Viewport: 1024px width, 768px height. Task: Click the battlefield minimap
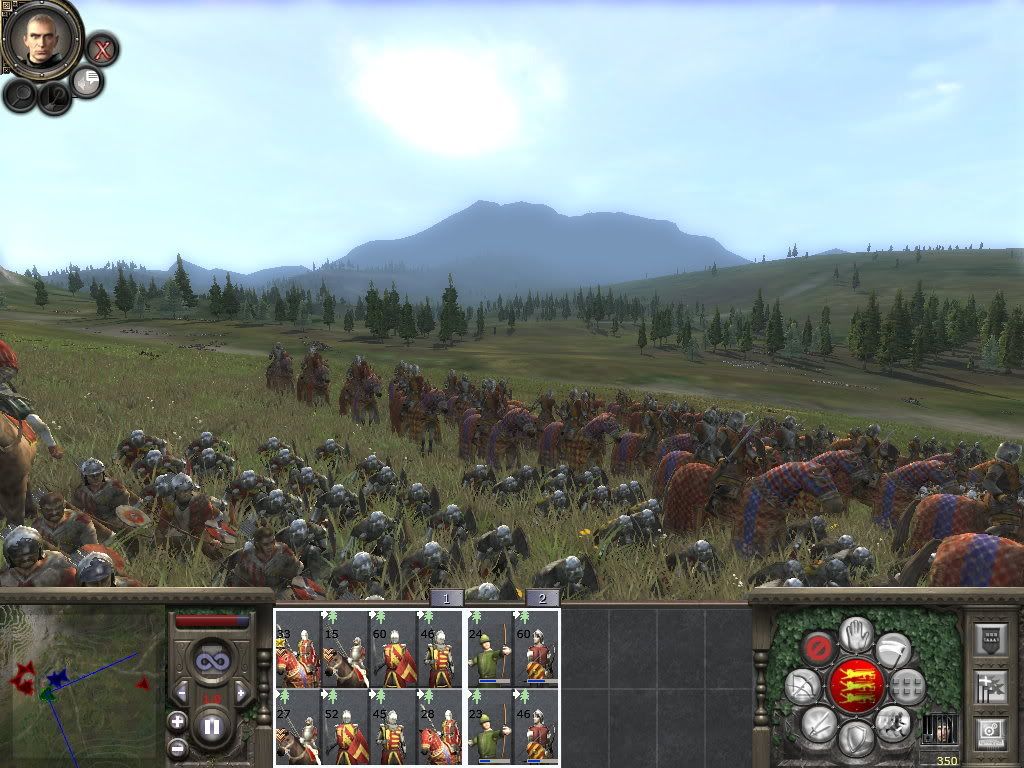(x=82, y=682)
